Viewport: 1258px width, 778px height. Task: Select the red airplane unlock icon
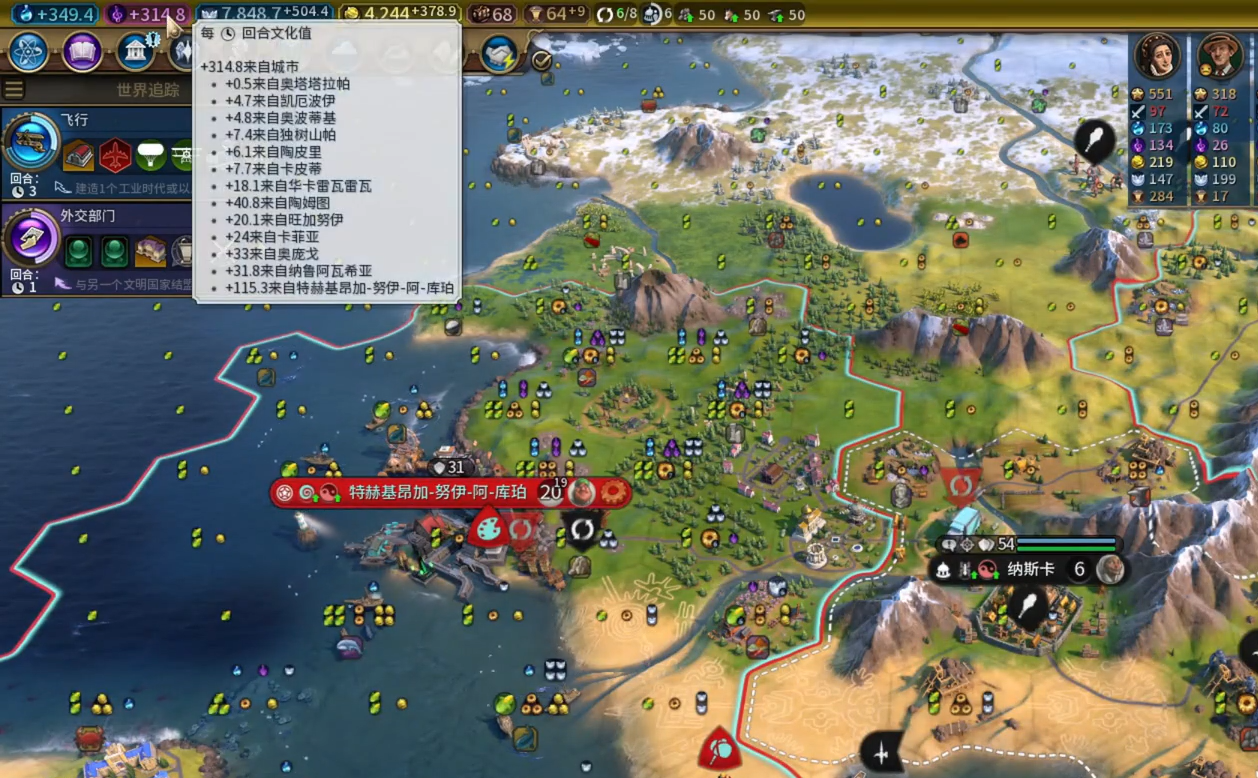click(116, 155)
